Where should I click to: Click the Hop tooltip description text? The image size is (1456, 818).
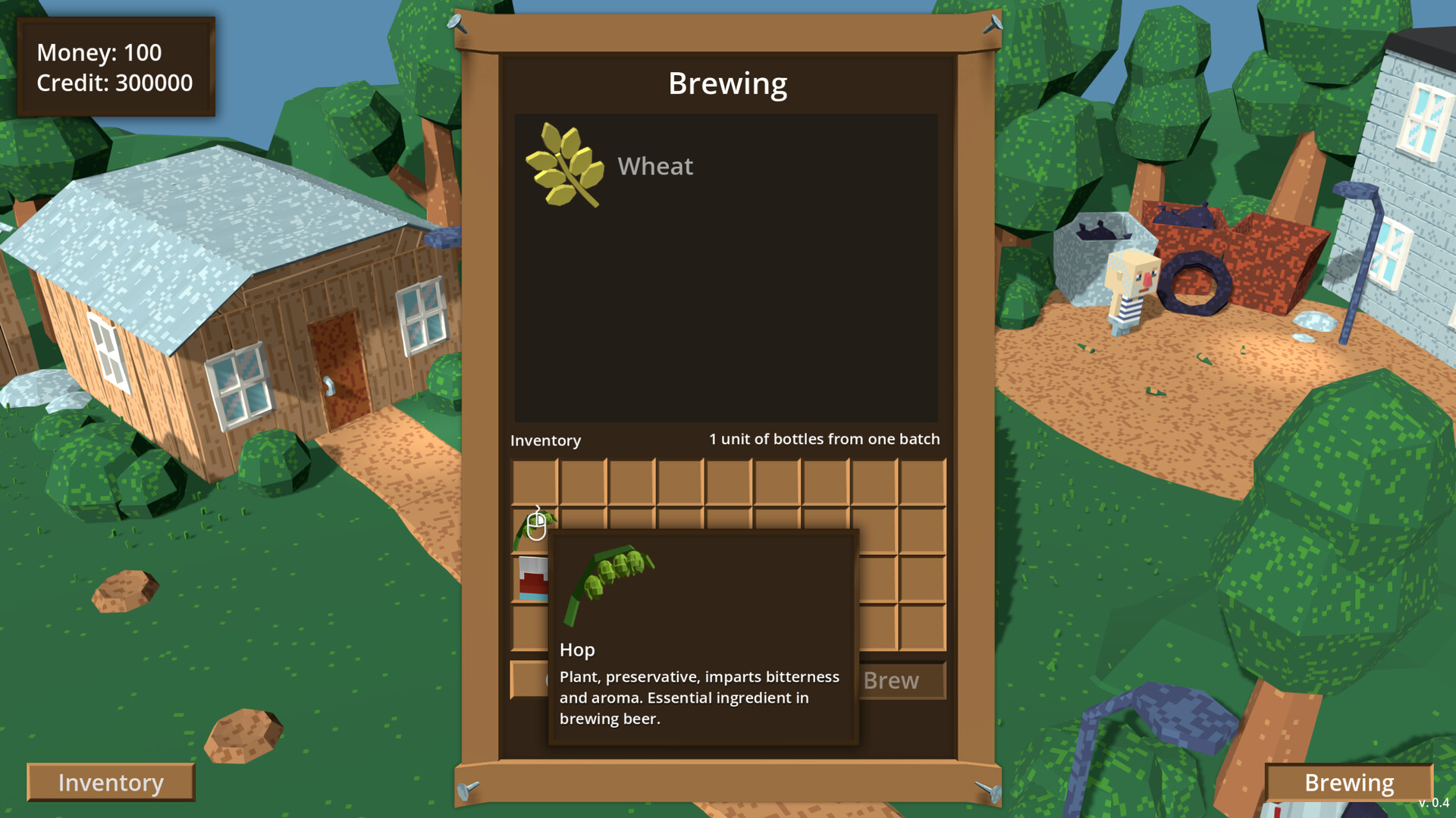tap(699, 697)
